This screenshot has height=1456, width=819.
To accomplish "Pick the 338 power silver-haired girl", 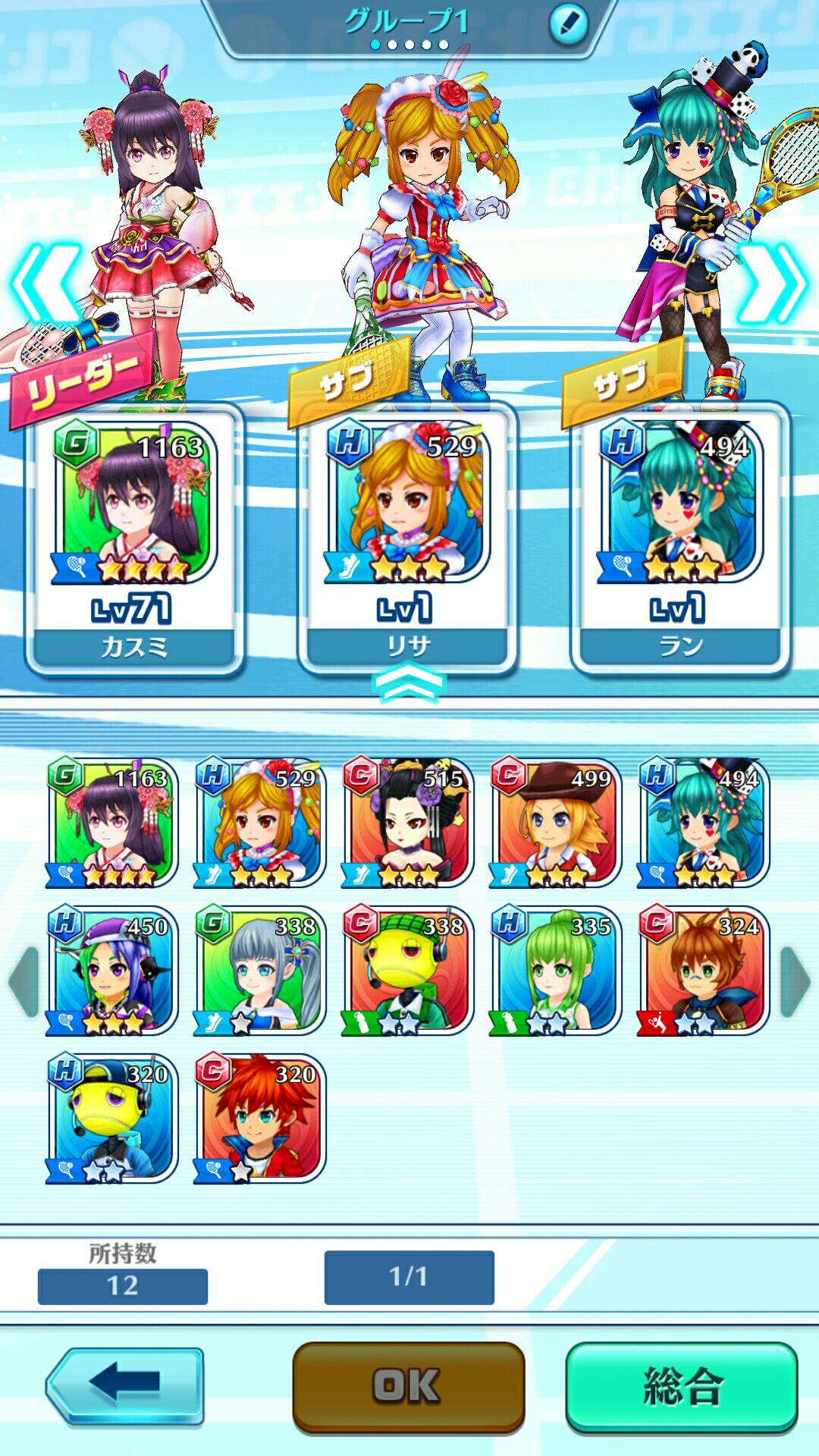I will [259, 971].
